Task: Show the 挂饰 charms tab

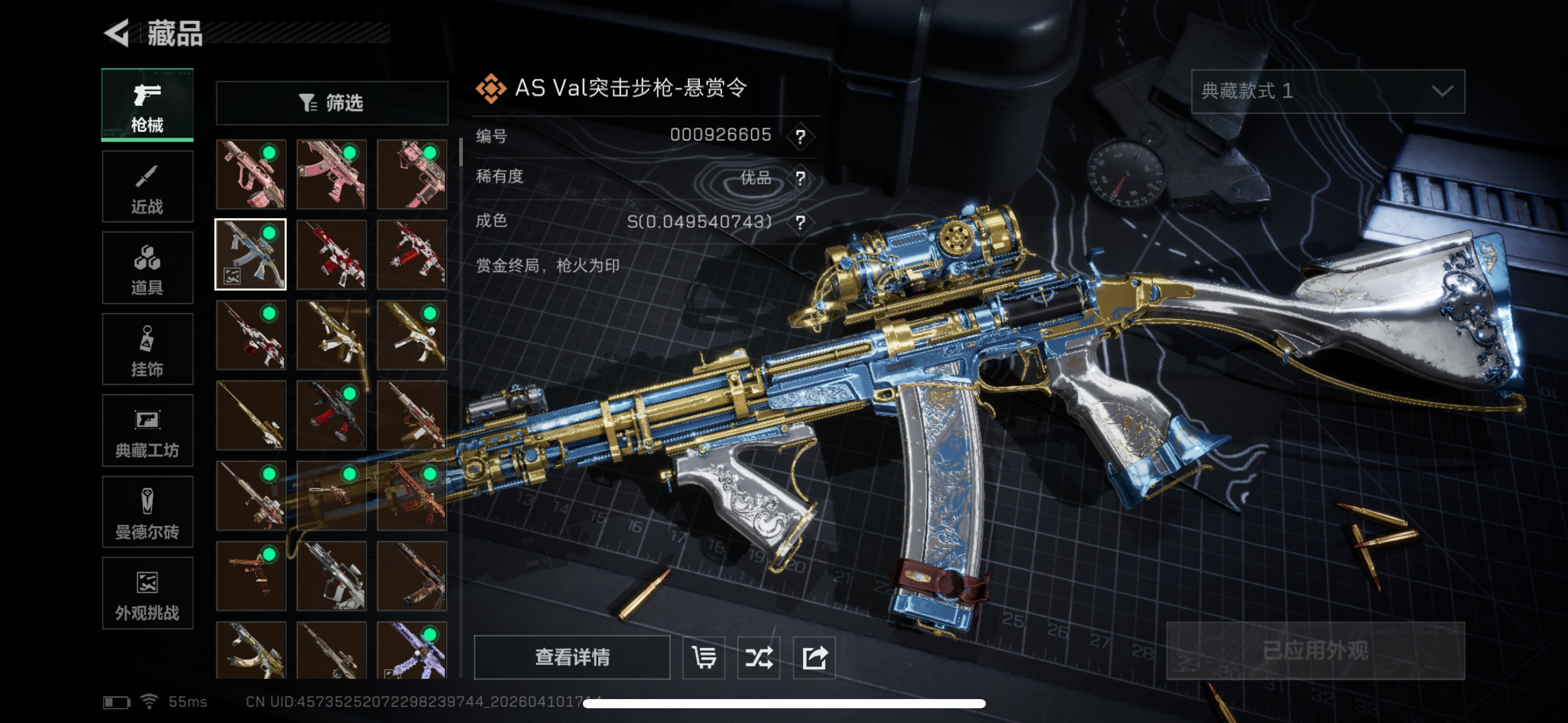Action: [x=147, y=350]
